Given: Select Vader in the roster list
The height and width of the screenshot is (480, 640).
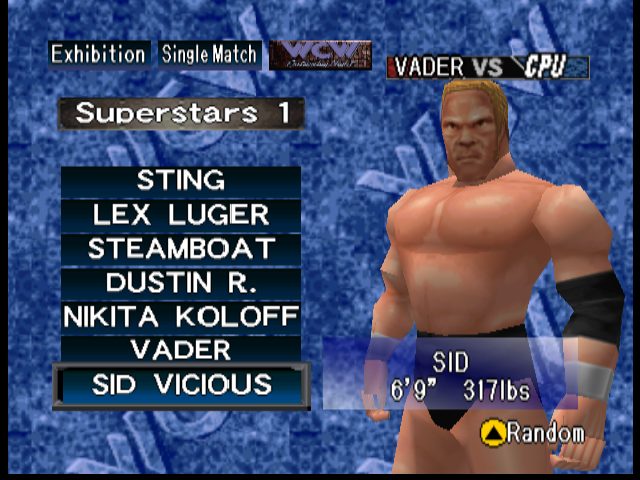Looking at the screenshot, I should [181, 350].
